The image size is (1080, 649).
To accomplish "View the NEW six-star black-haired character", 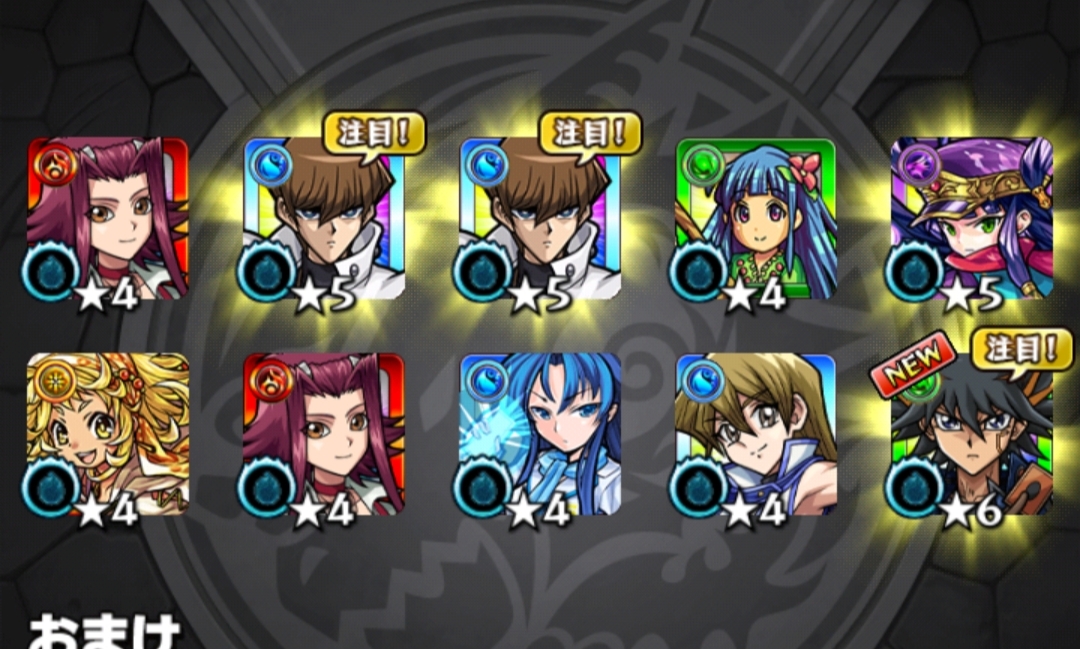I will (x=971, y=435).
